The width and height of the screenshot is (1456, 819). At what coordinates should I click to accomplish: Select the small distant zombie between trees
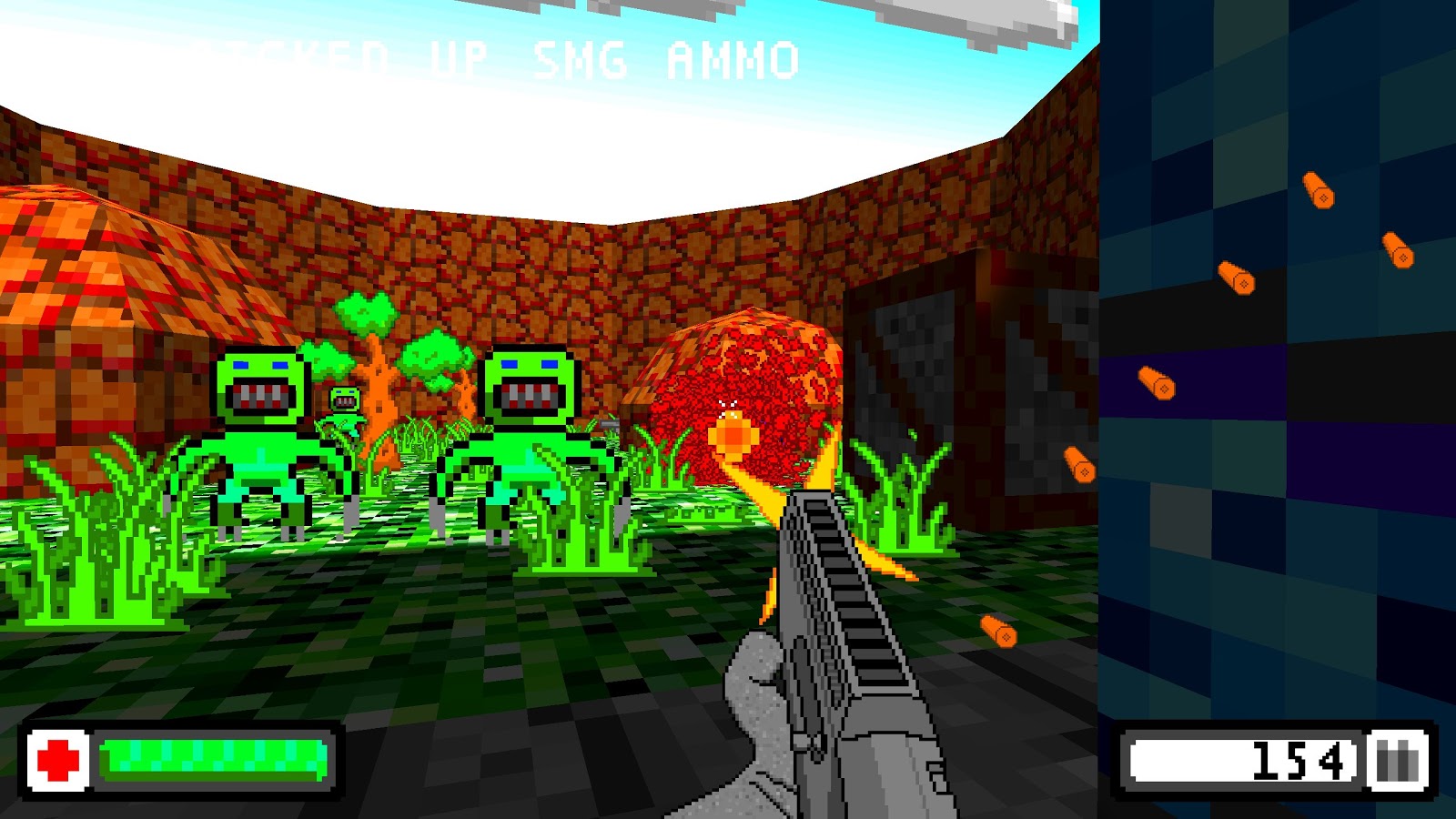344,400
